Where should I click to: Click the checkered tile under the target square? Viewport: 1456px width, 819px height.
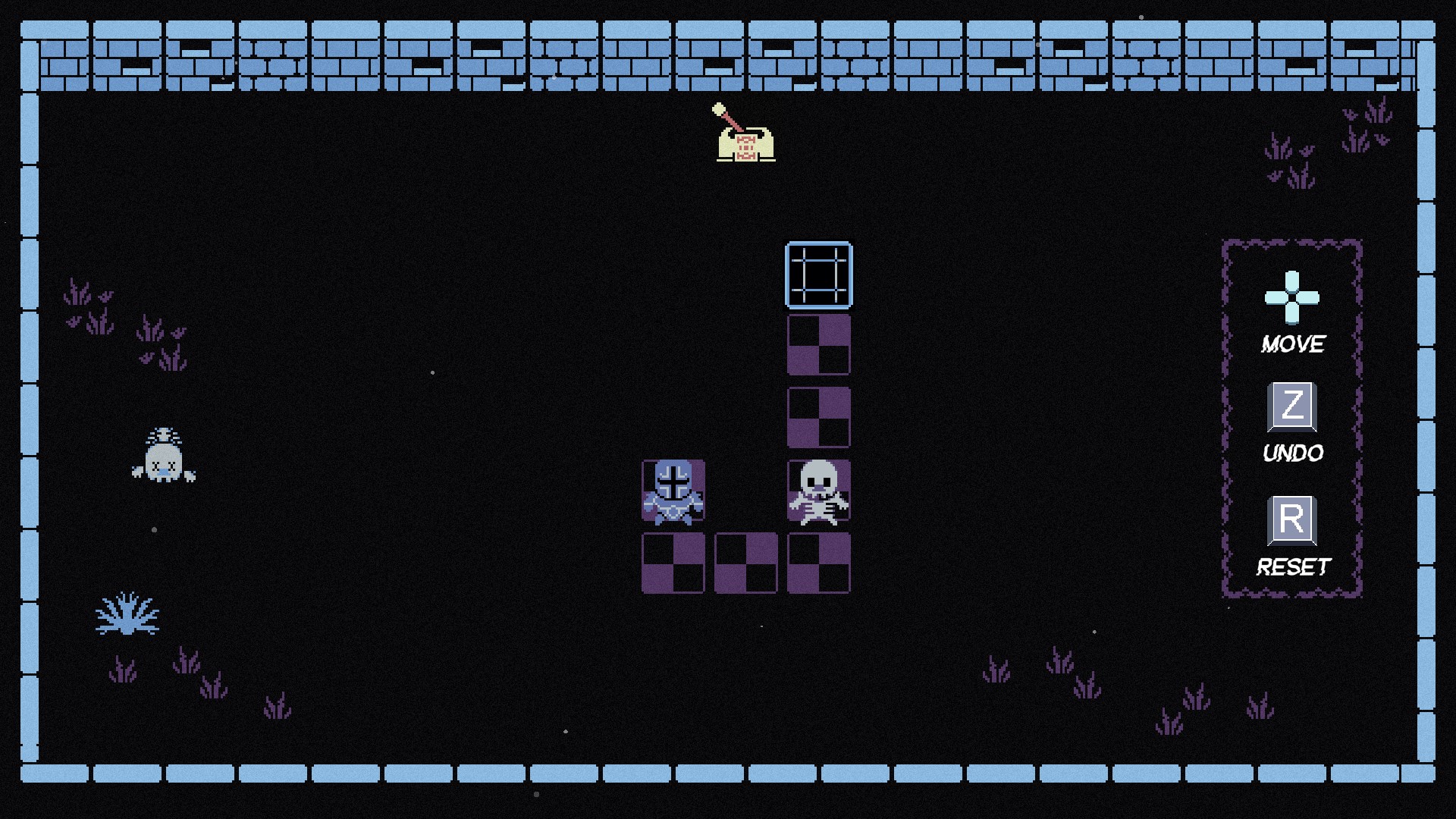tap(817, 345)
